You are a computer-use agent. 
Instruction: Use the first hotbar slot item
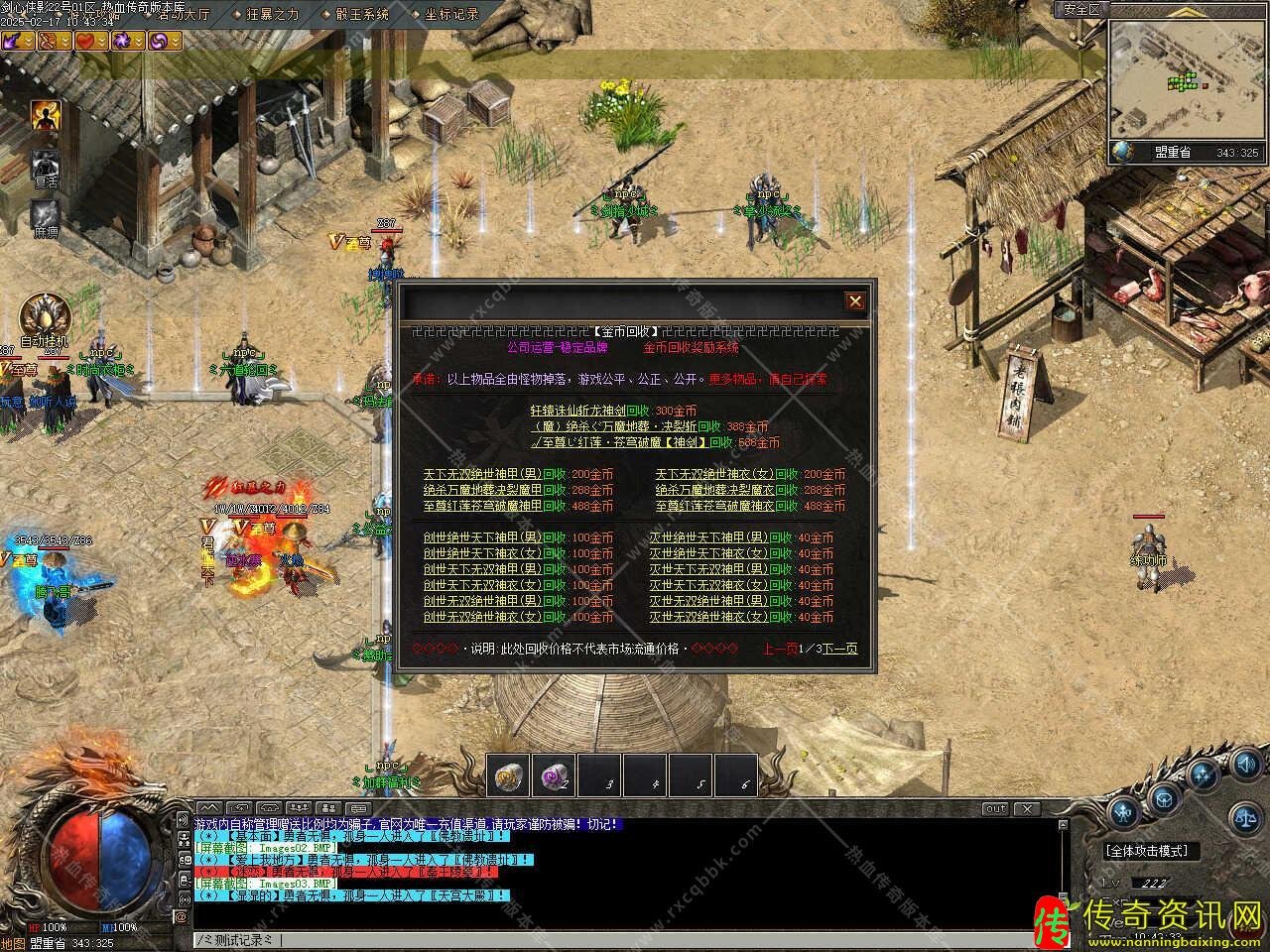pyautogui.click(x=508, y=776)
